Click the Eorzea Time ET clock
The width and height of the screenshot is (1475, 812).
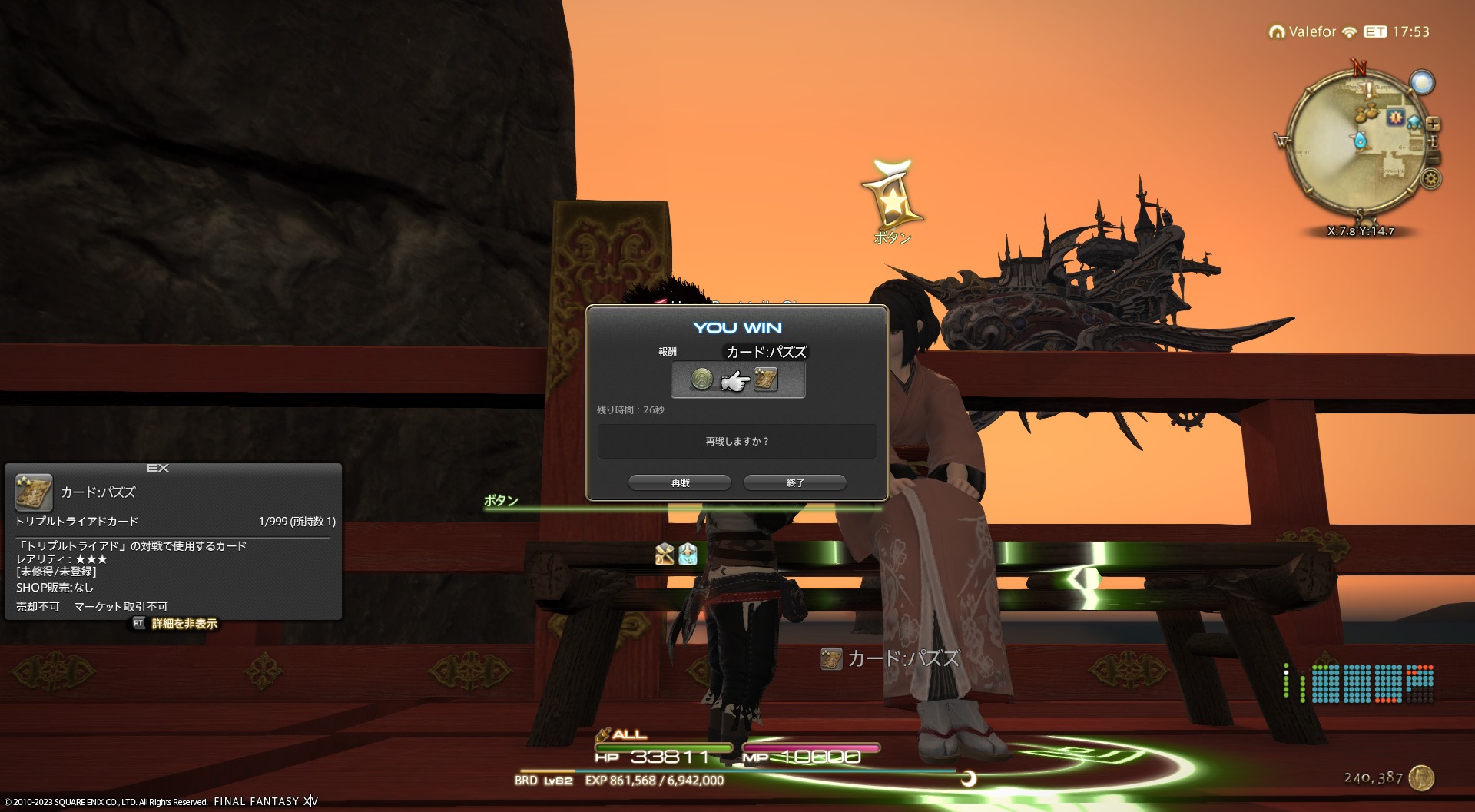[1397, 32]
